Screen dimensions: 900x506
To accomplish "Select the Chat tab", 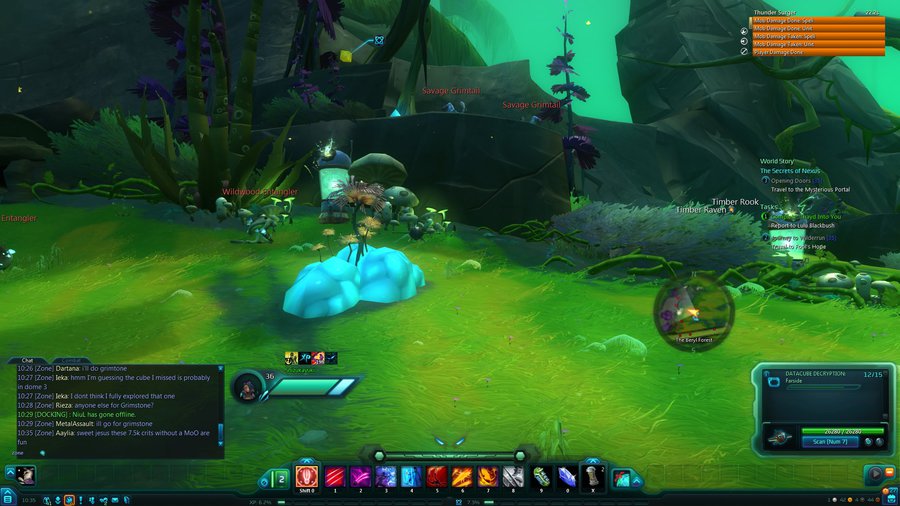I will tap(28, 360).
